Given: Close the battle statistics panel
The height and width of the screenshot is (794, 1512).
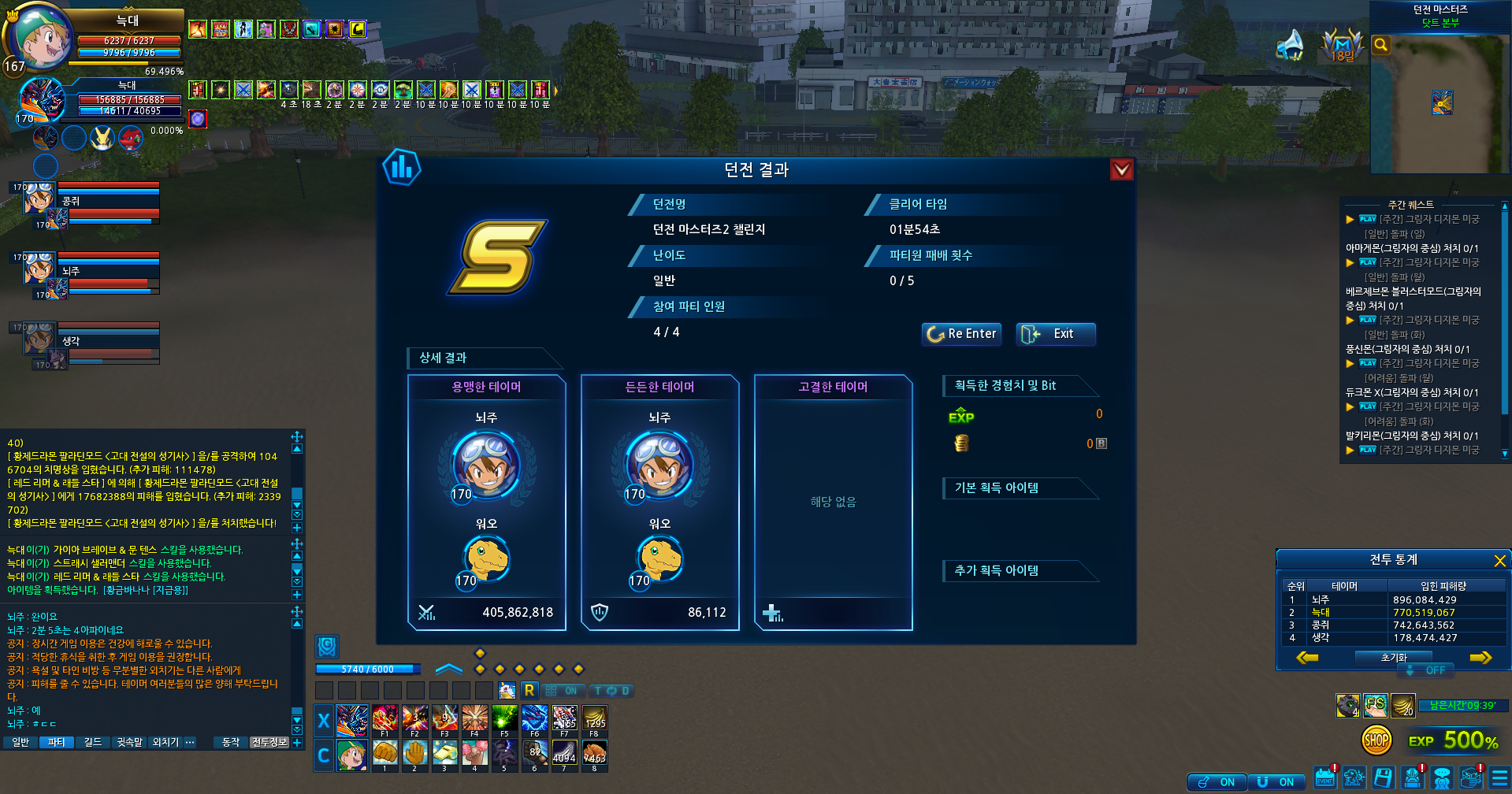Looking at the screenshot, I should pos(1499,560).
